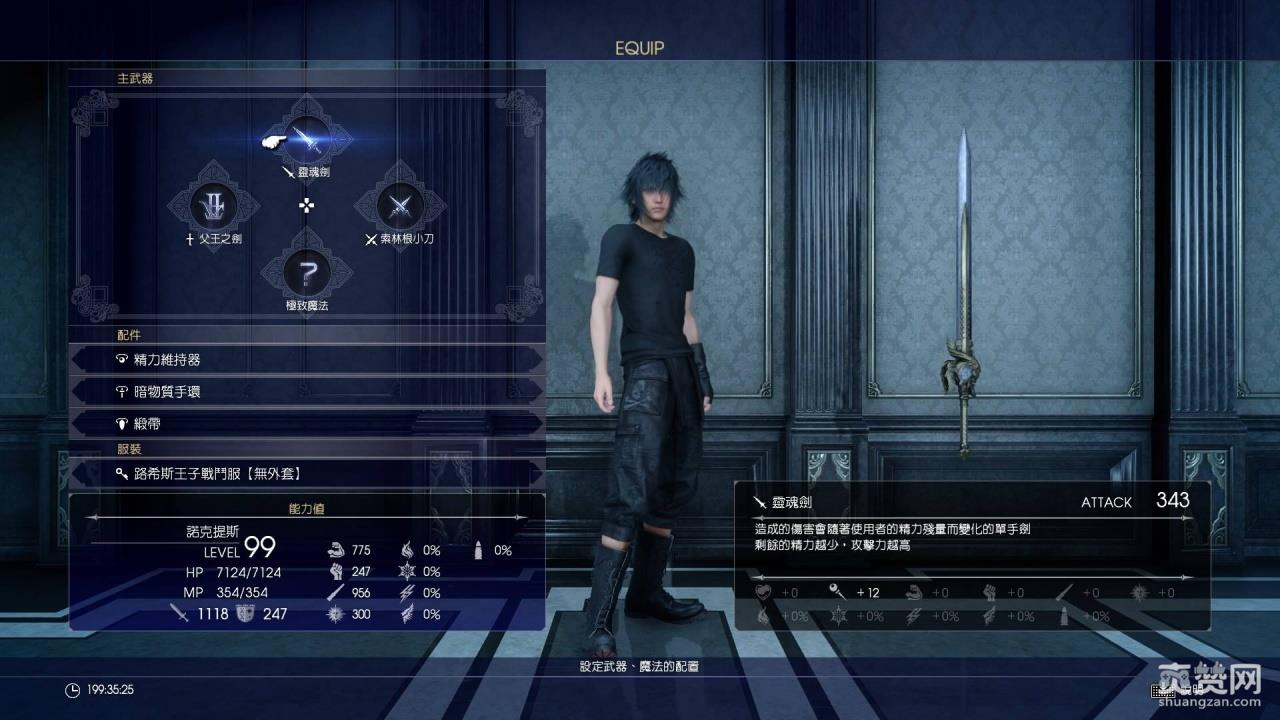This screenshot has width=1280, height=720.
Task: Choose the 暗物質手環 accessory row
Action: pos(307,392)
